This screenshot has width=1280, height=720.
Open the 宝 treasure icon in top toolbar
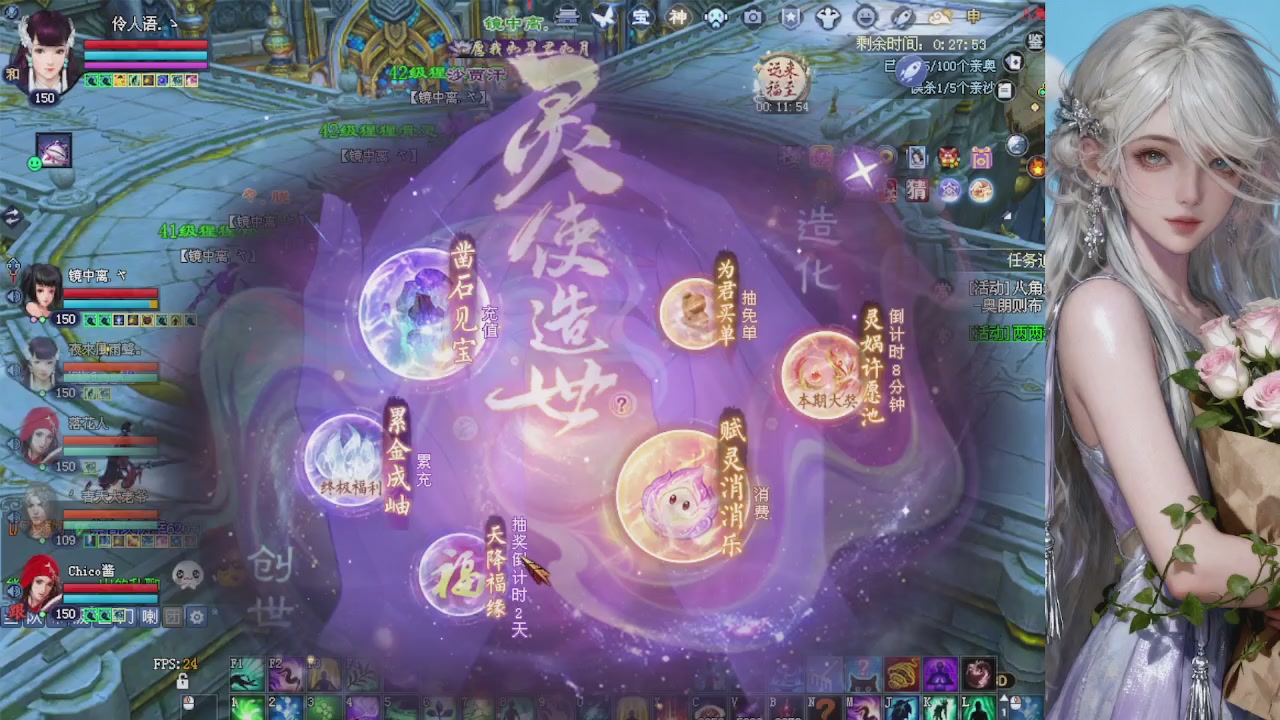[640, 17]
